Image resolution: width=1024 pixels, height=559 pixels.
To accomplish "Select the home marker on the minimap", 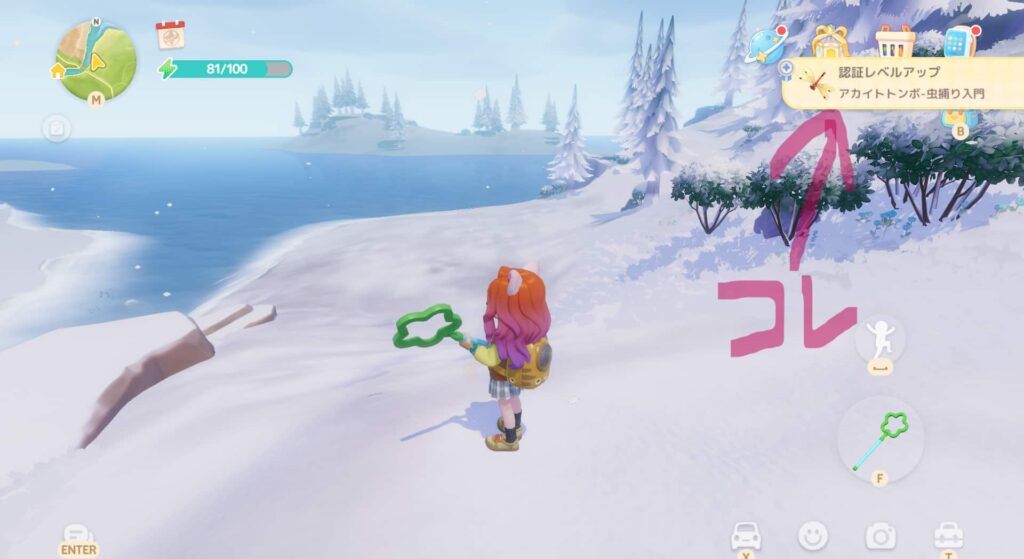I will [59, 70].
